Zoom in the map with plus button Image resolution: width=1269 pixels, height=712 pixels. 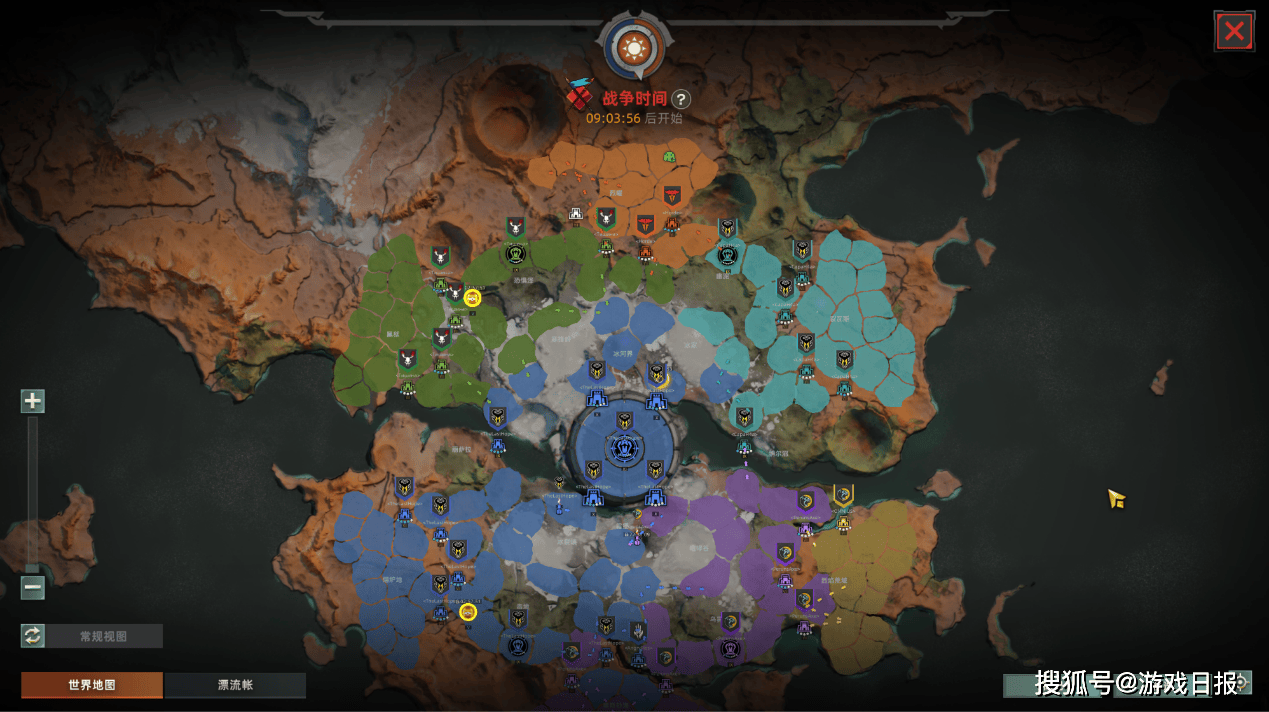[x=33, y=401]
